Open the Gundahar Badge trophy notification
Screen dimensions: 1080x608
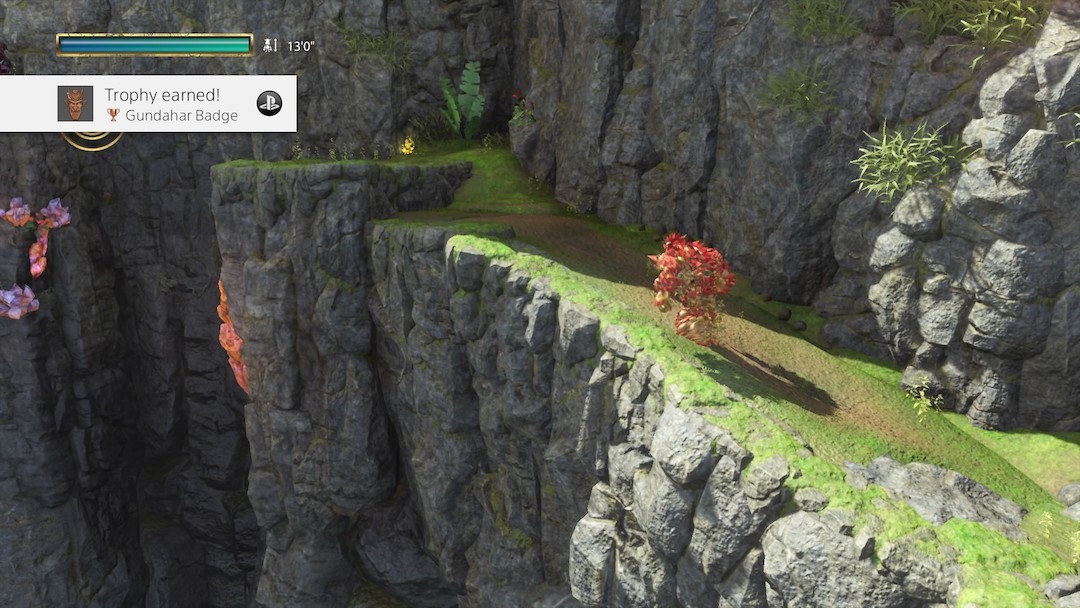point(171,104)
